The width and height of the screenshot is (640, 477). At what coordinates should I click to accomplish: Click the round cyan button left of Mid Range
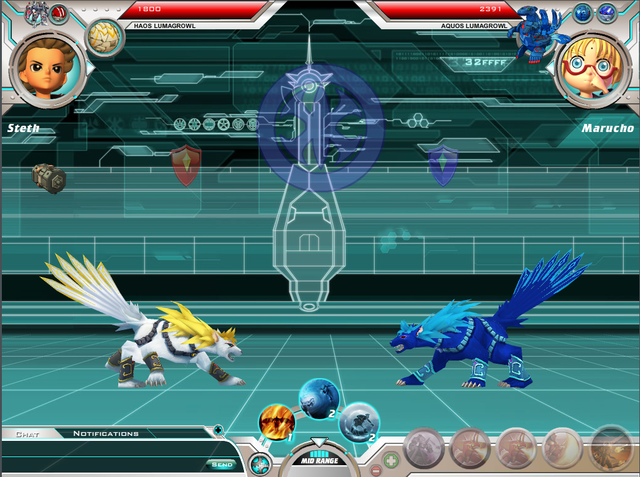pyautogui.click(x=261, y=463)
